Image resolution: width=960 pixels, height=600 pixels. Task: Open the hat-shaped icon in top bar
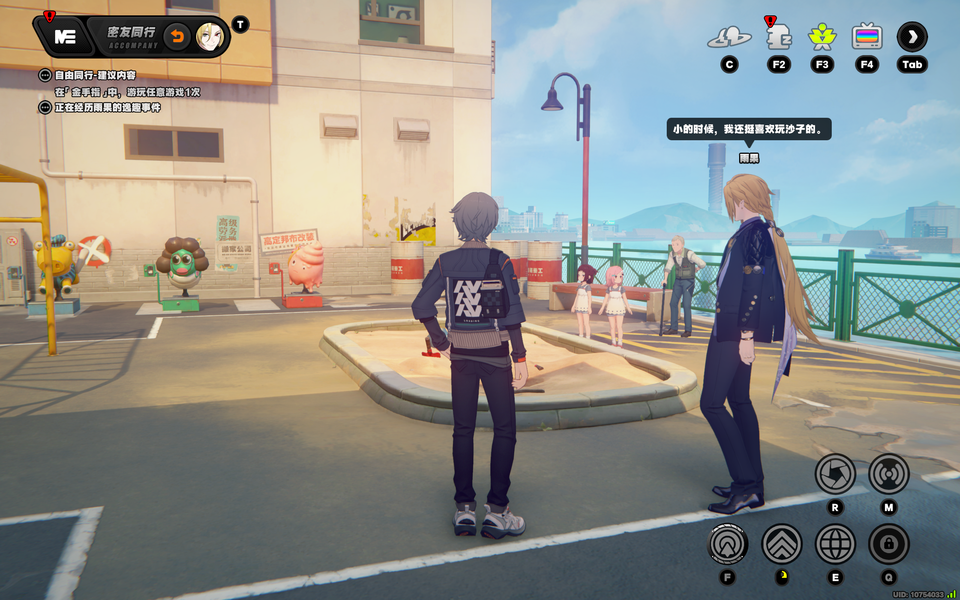(729, 38)
